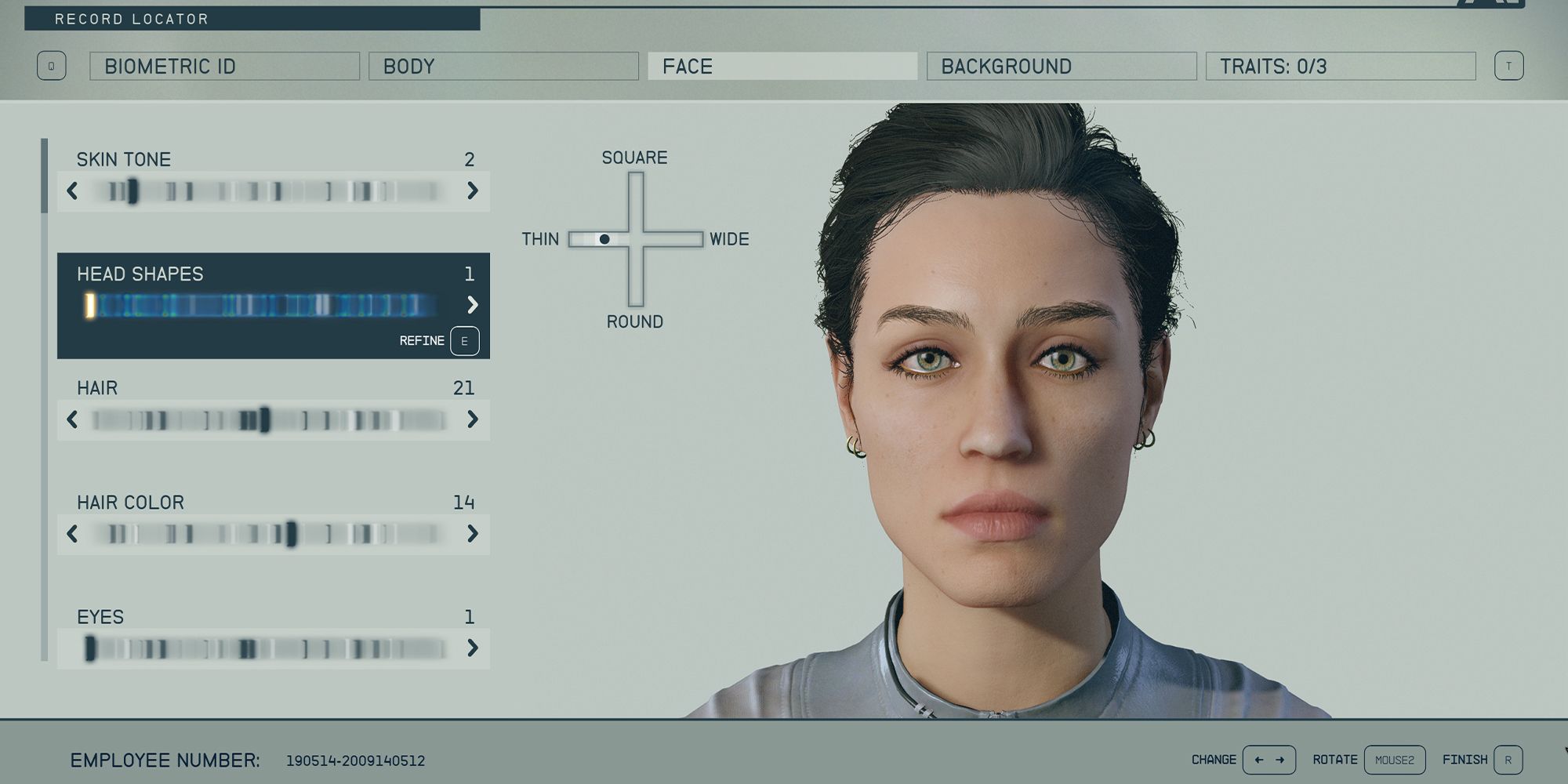Viewport: 1568px width, 784px height.
Task: Select the FACE tab
Action: click(782, 66)
